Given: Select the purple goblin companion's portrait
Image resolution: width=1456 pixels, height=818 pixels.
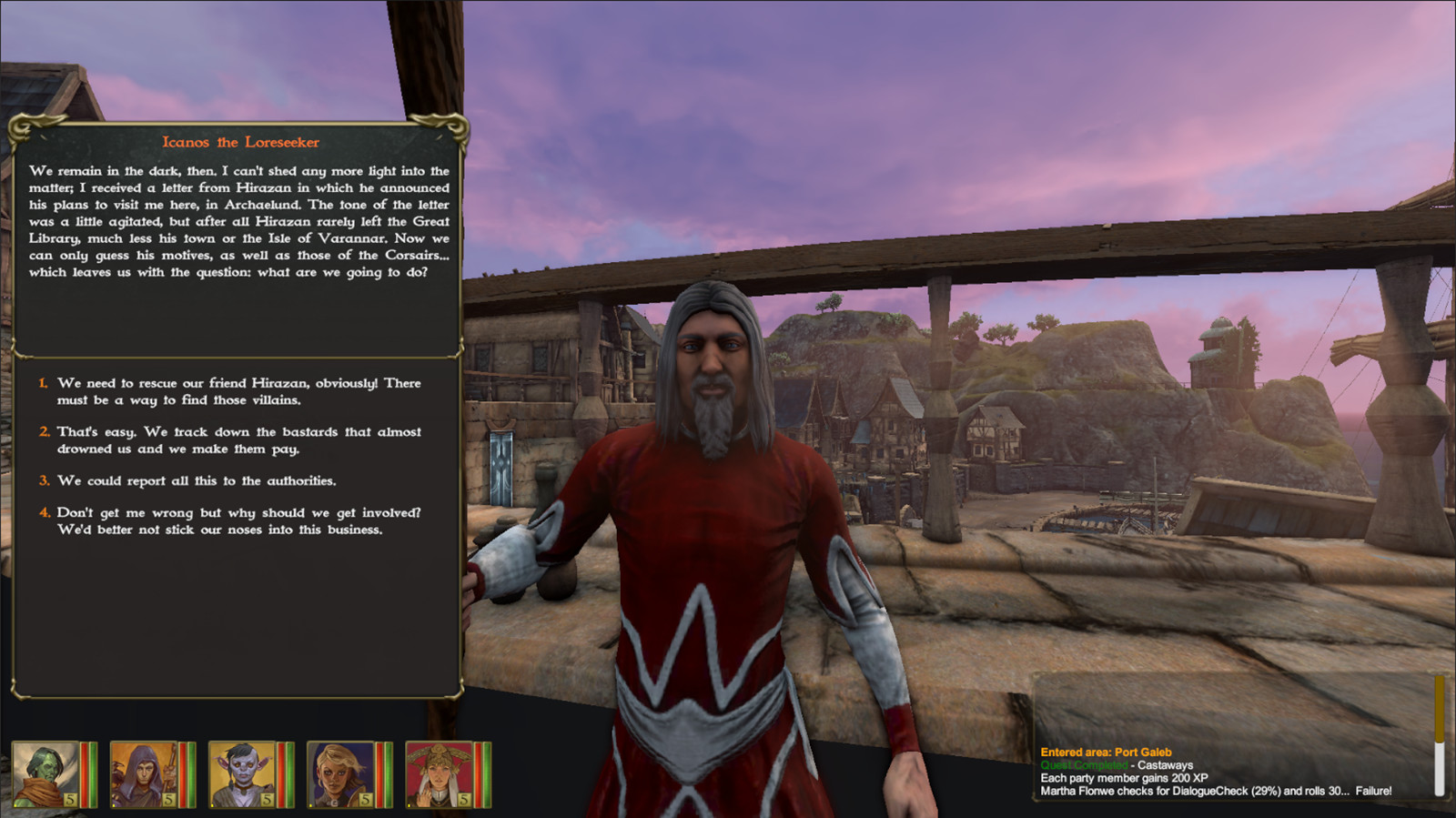Looking at the screenshot, I should 244,773.
